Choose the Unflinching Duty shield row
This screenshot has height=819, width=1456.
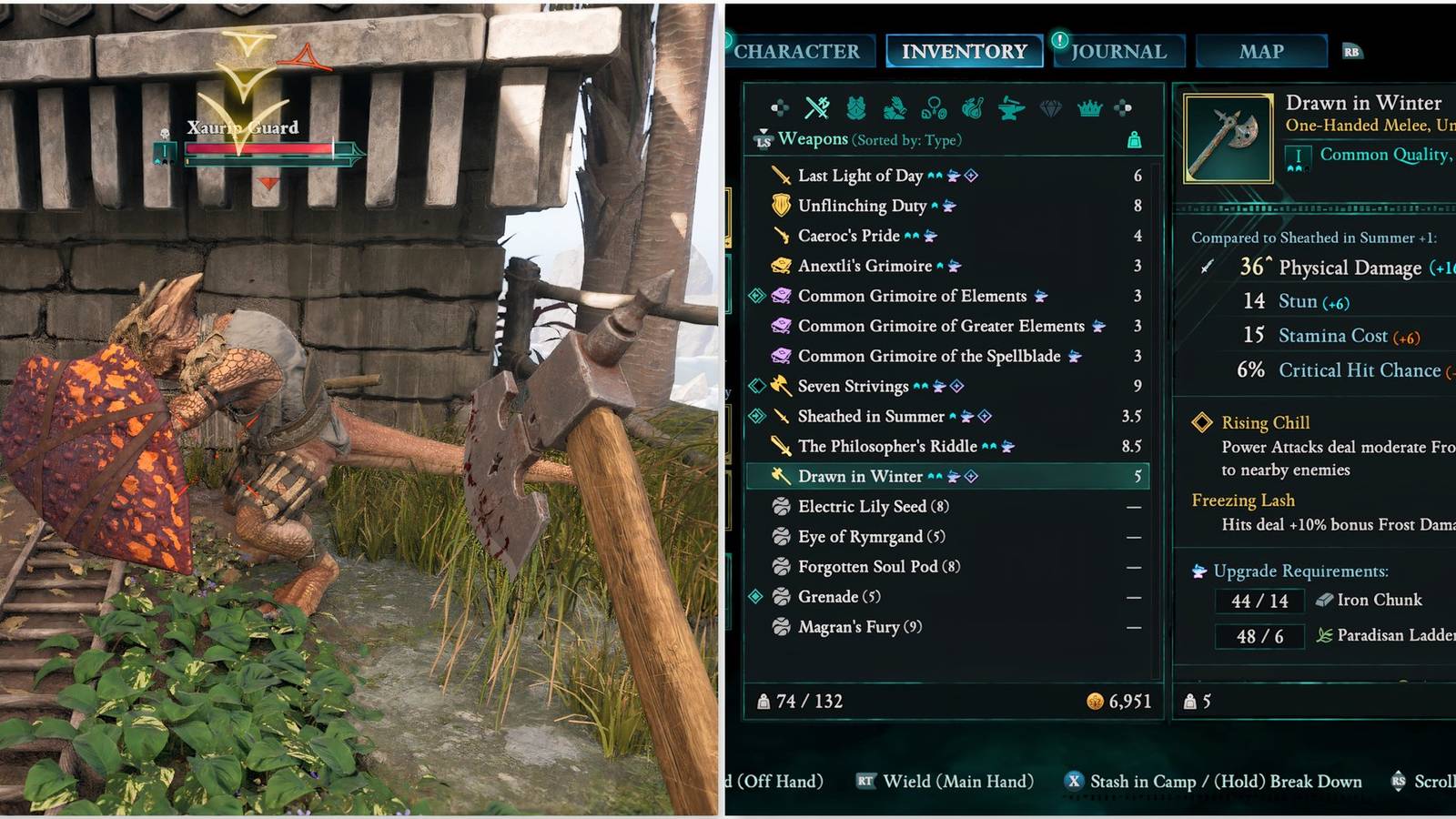[862, 206]
